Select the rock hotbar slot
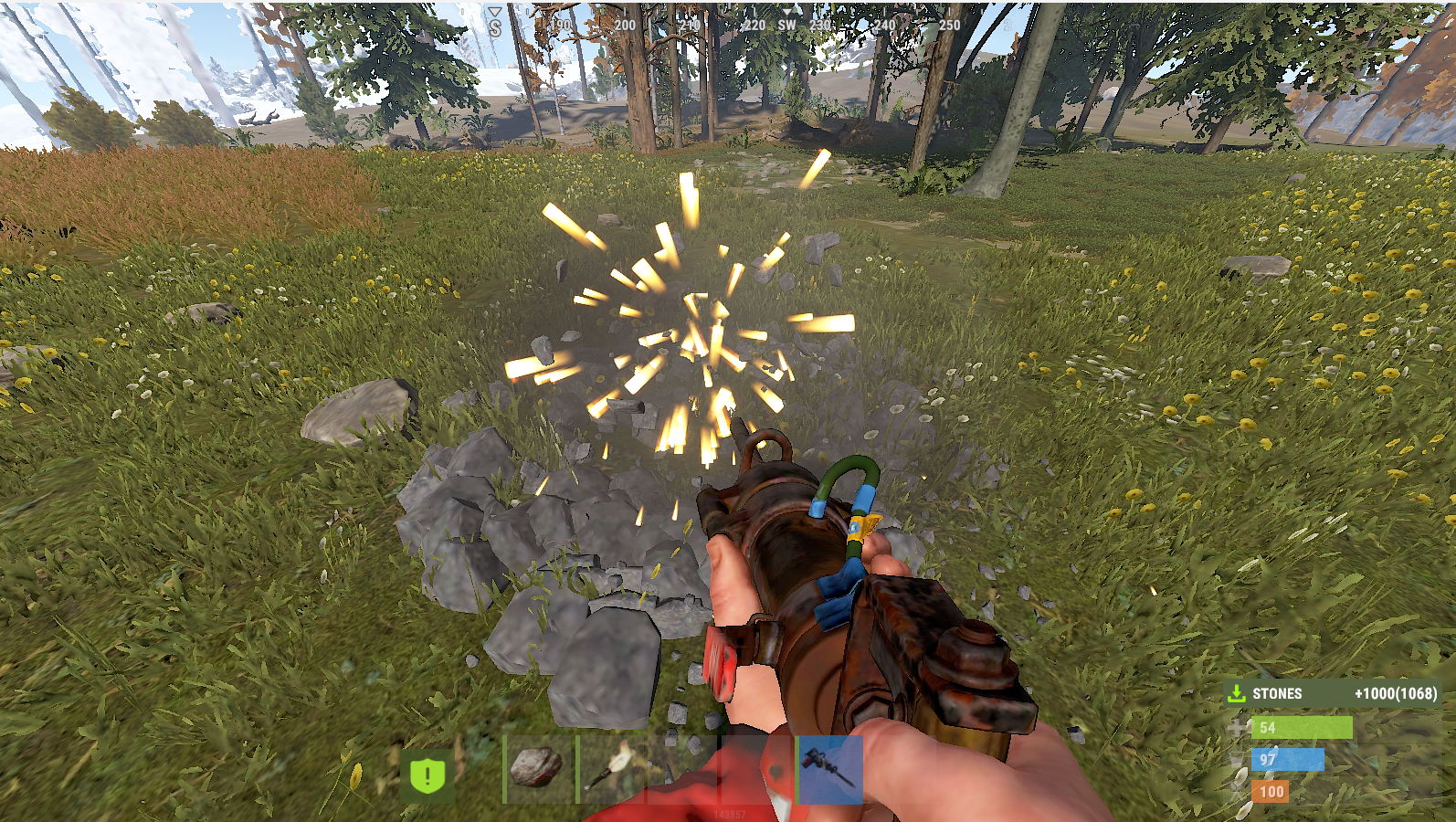The image size is (1456, 822). (x=538, y=769)
